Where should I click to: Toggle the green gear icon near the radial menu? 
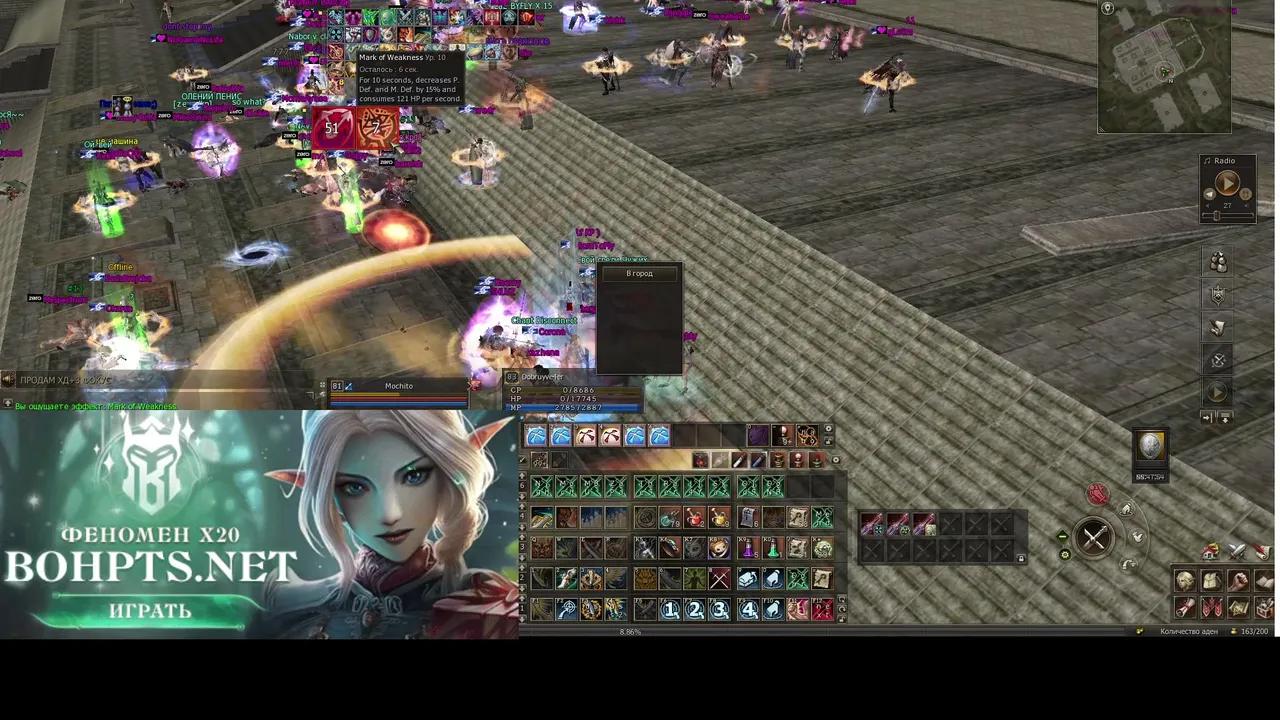click(x=1064, y=555)
